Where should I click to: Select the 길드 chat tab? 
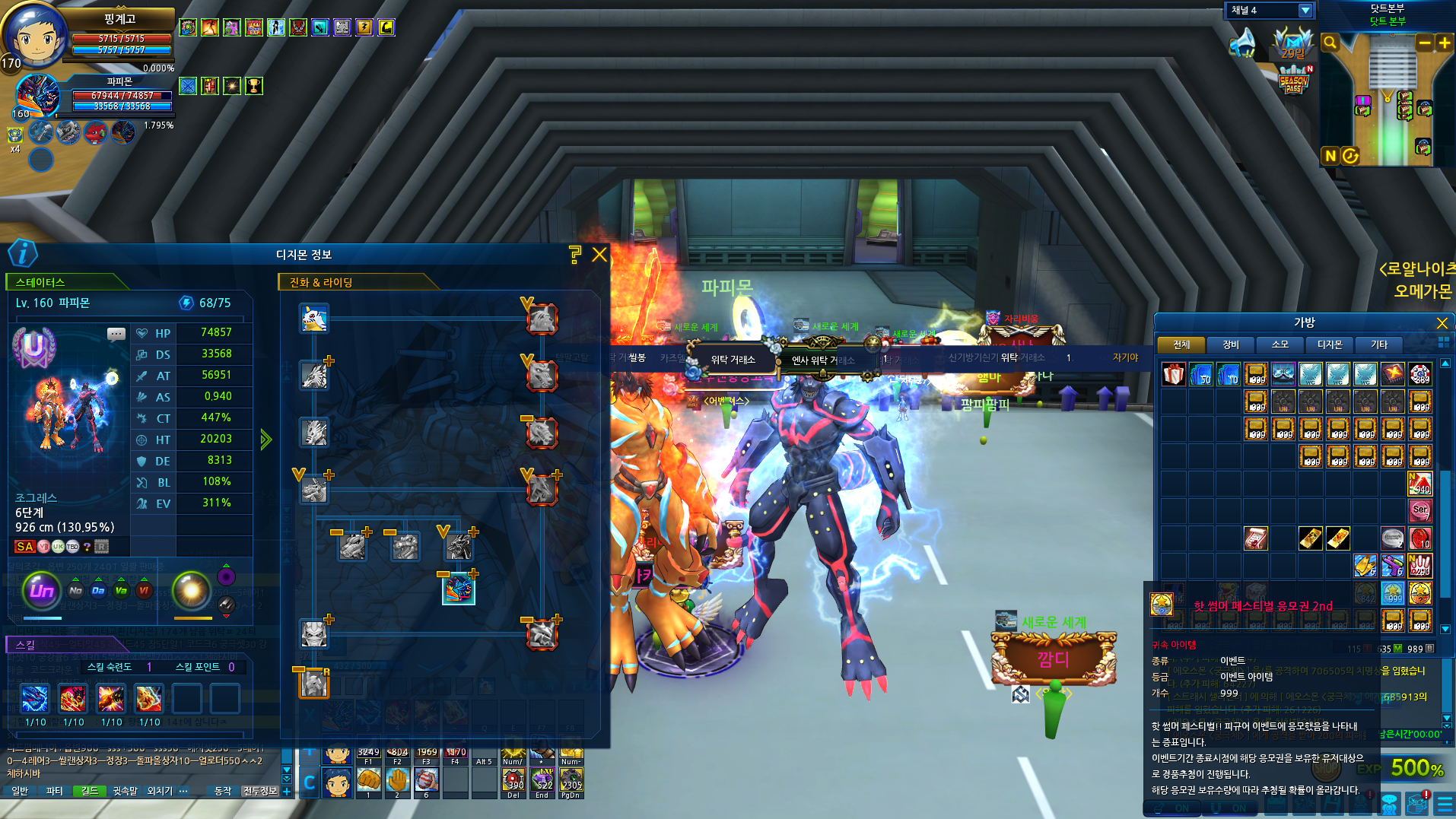click(90, 791)
